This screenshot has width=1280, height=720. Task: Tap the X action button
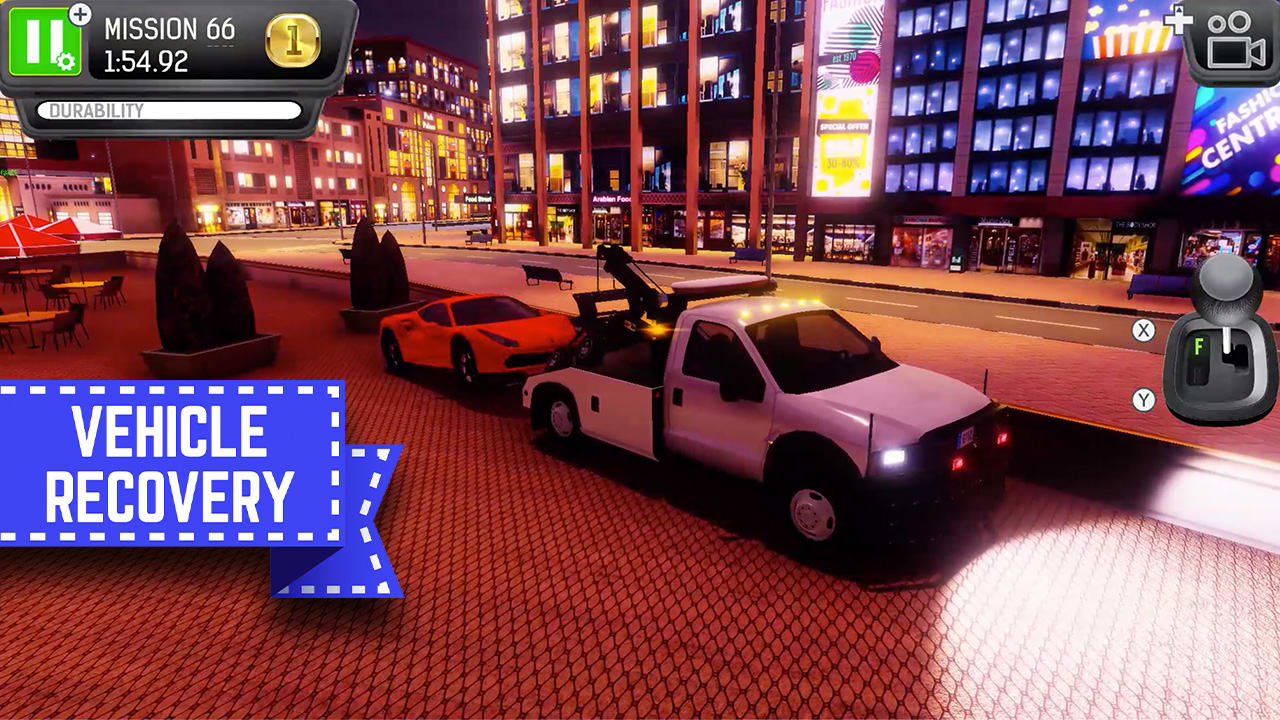tap(1145, 327)
